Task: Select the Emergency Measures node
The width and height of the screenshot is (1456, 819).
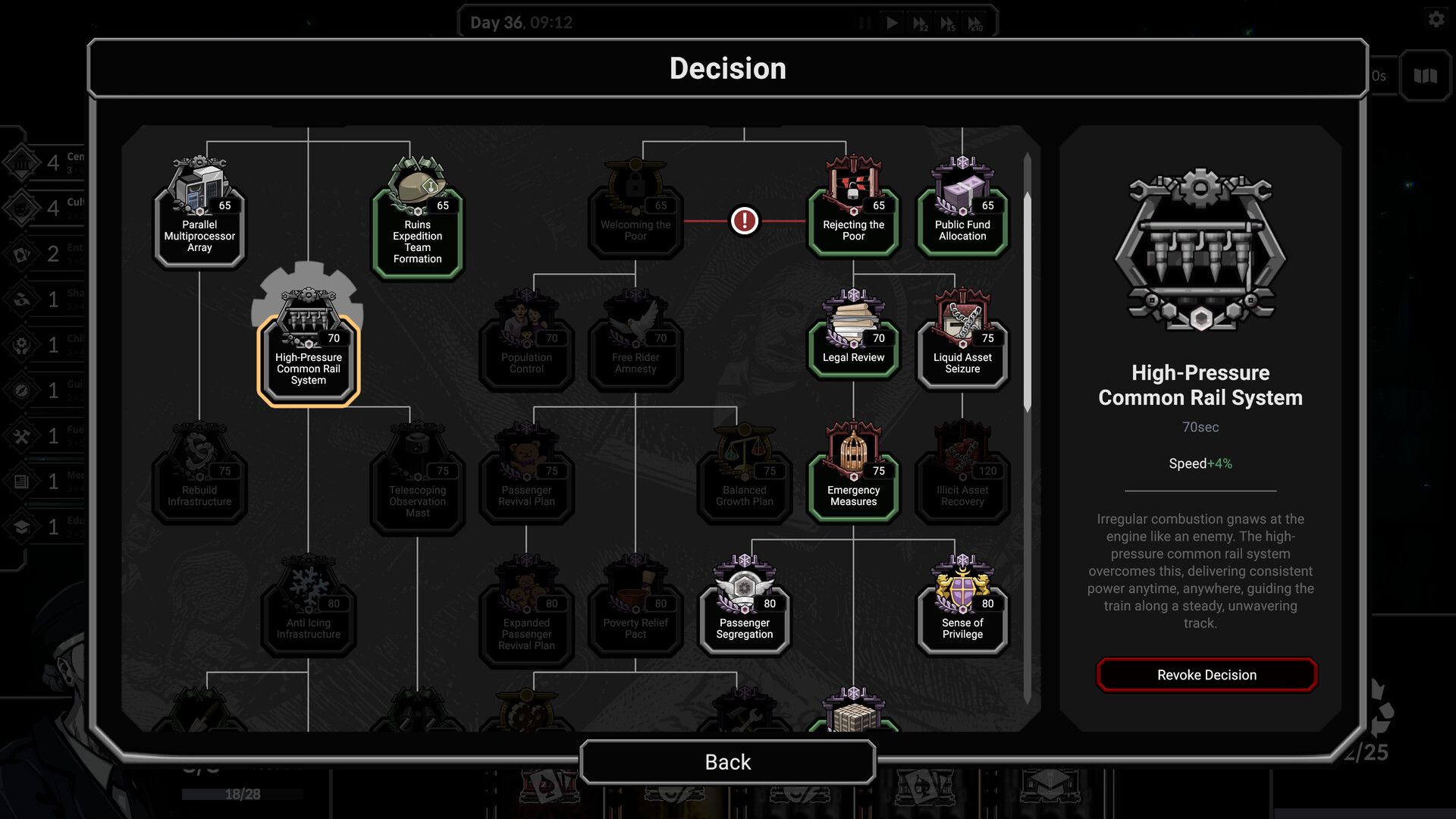Action: tap(853, 478)
